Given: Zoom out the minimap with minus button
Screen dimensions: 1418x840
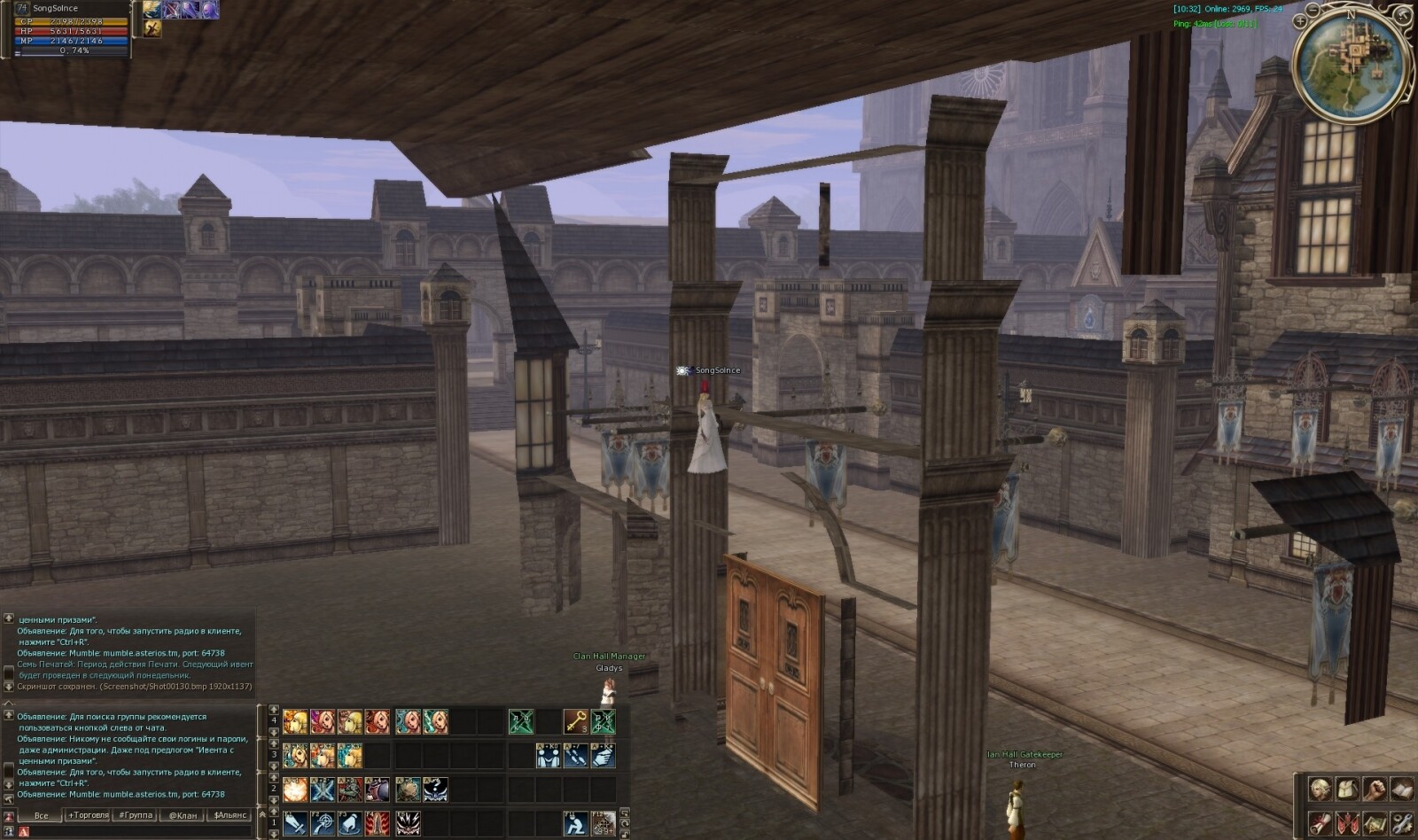Looking at the screenshot, I should click(x=1313, y=9).
